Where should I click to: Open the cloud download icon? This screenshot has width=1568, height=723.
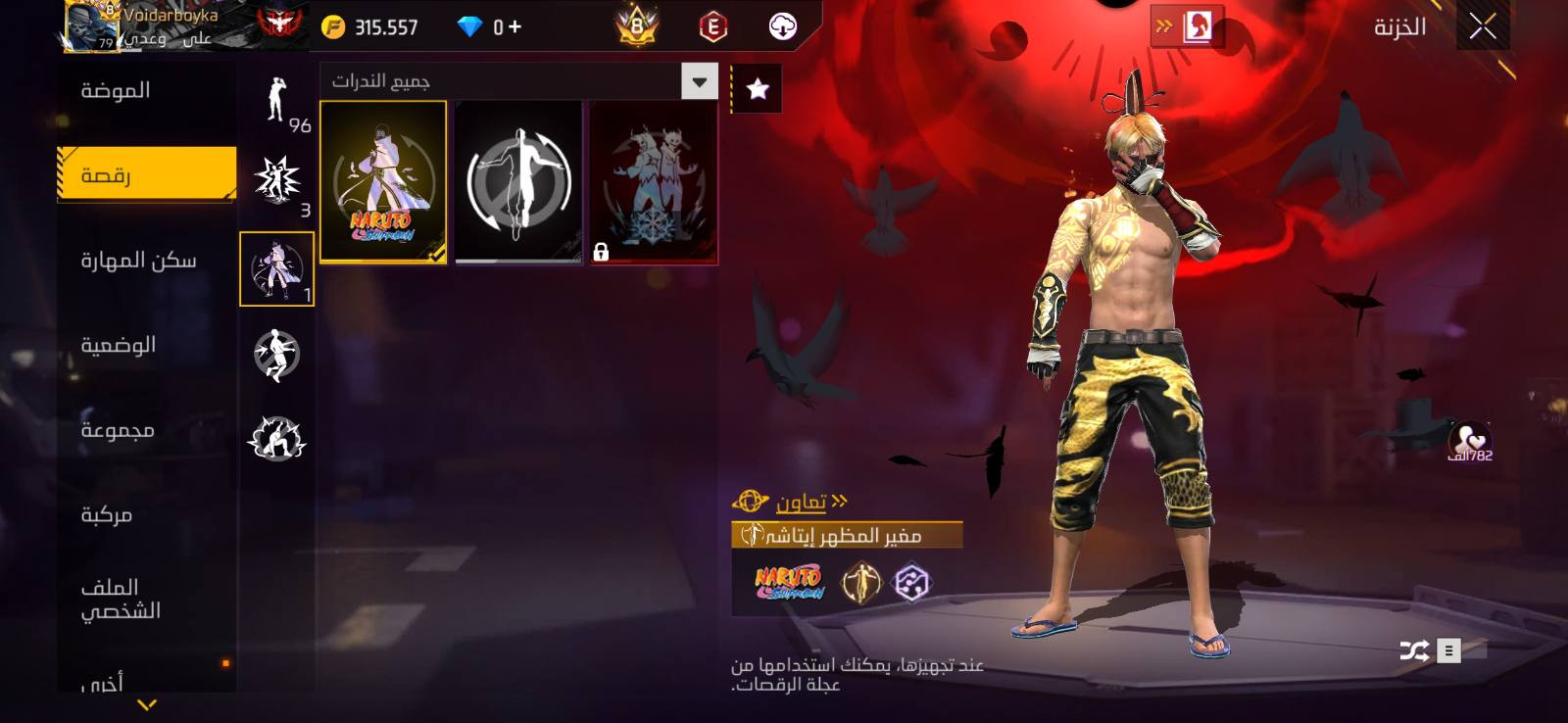pyautogui.click(x=782, y=26)
